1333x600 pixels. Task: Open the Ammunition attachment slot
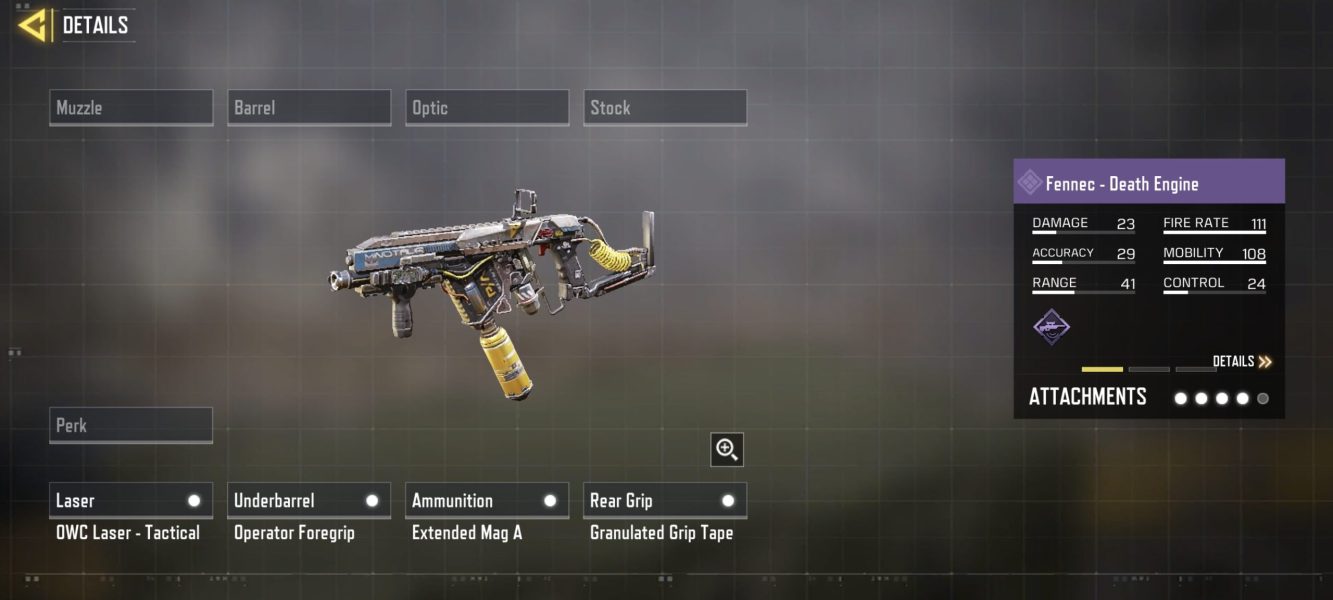tap(487, 501)
